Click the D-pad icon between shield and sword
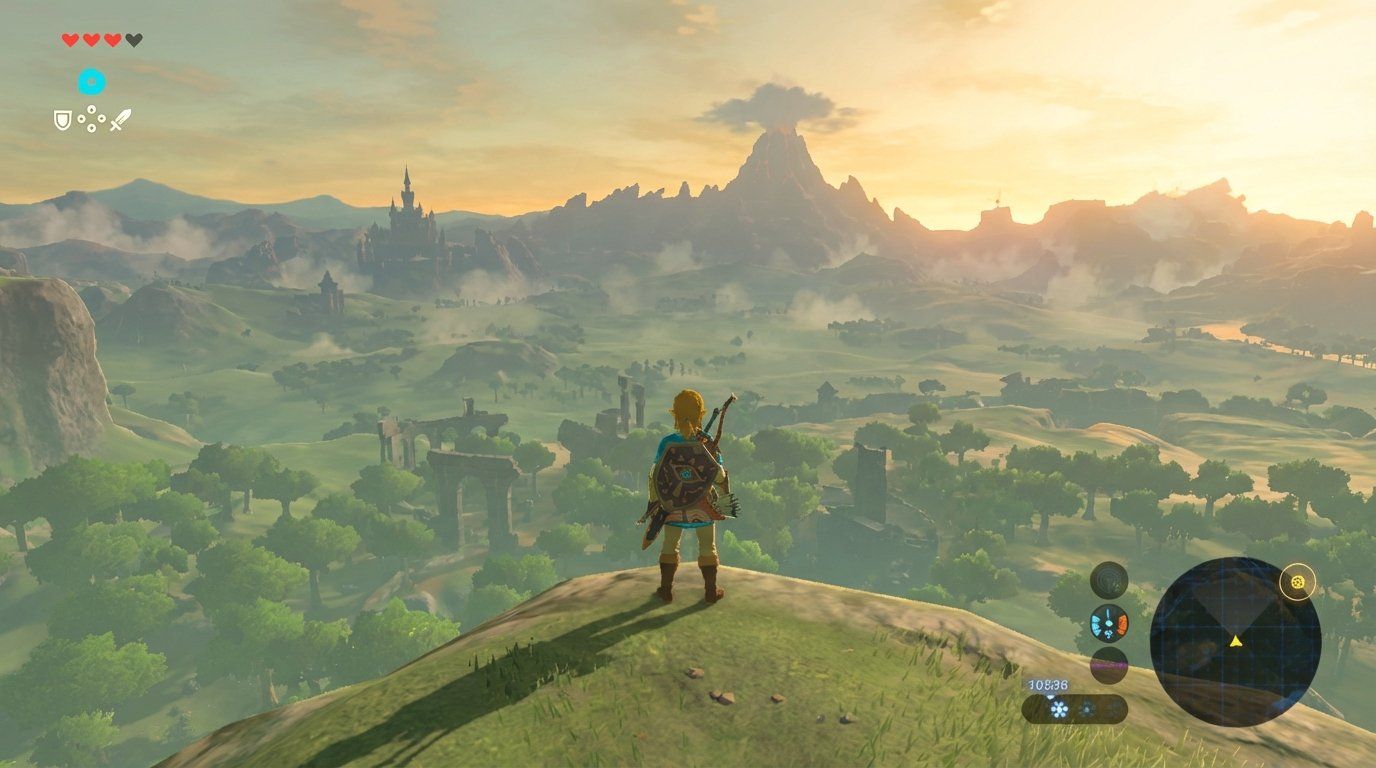 (x=91, y=118)
